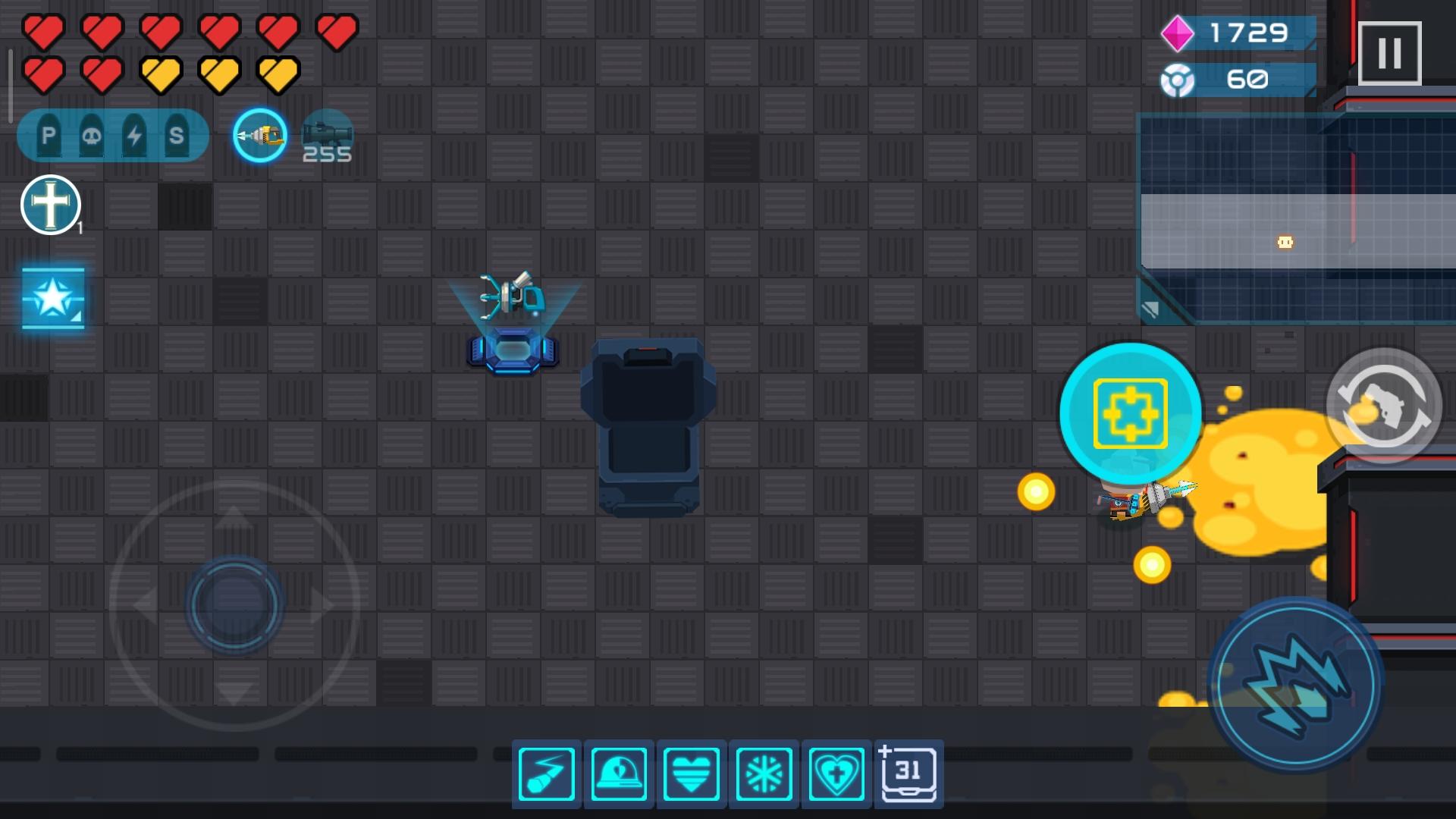The height and width of the screenshot is (819, 1456).
Task: Enable the freeze snowflake power-up
Action: pyautogui.click(x=764, y=773)
